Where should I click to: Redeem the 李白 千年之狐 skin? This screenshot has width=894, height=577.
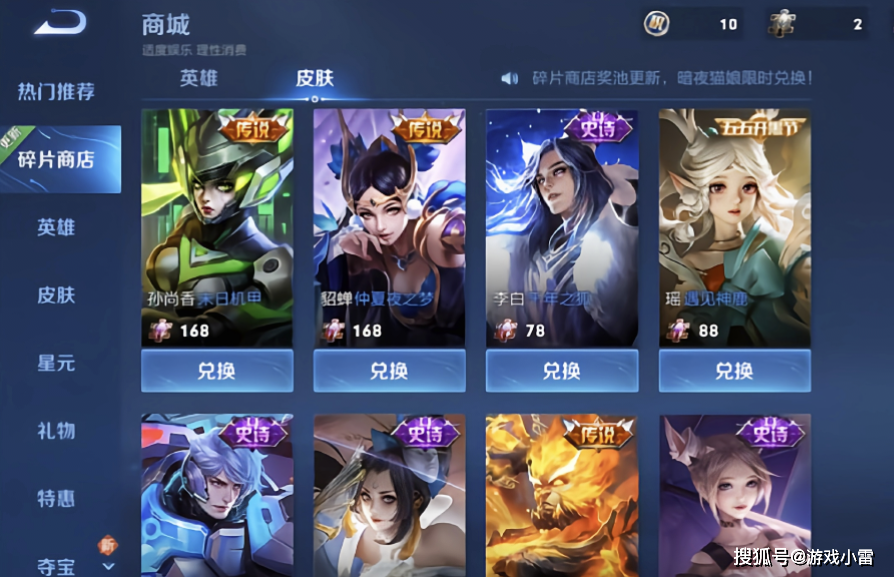point(562,371)
